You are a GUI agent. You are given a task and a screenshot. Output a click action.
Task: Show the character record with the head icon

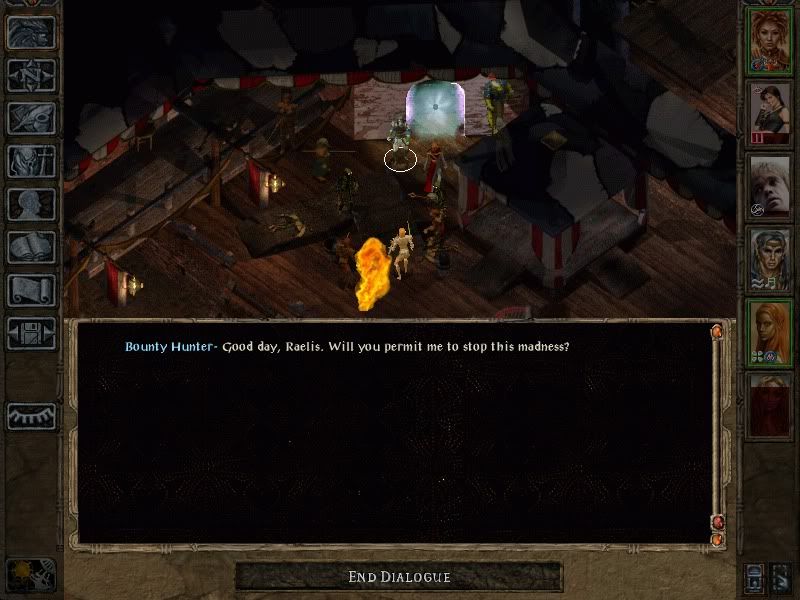pos(31,204)
